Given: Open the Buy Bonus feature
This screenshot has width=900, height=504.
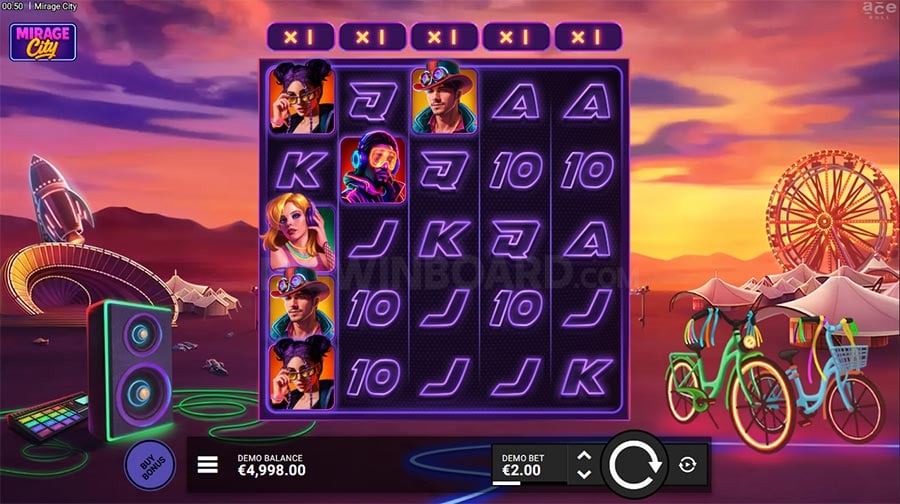Looking at the screenshot, I should pyautogui.click(x=150, y=465).
